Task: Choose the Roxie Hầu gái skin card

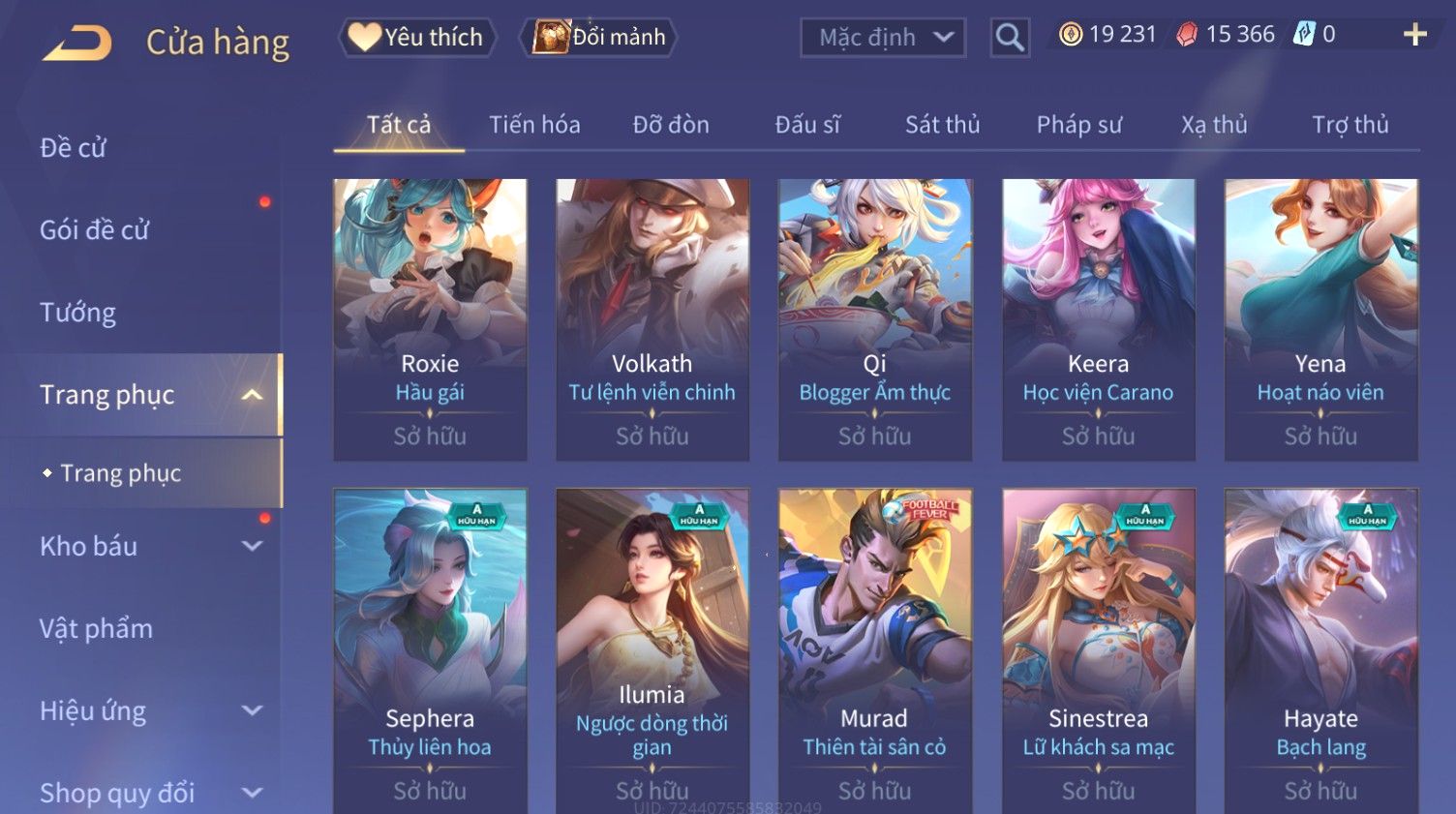Action: click(430, 319)
